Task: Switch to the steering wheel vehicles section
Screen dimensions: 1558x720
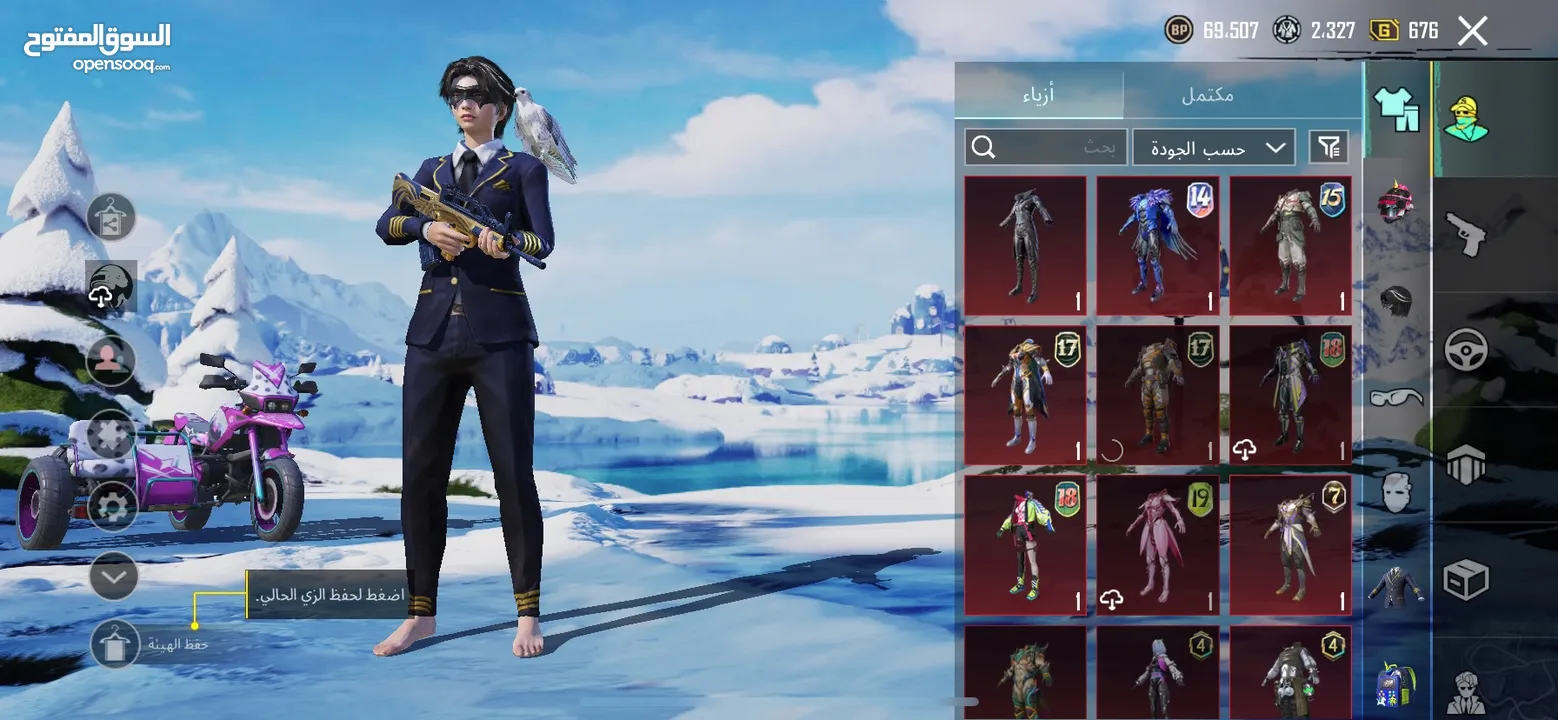Action: pyautogui.click(x=1466, y=350)
